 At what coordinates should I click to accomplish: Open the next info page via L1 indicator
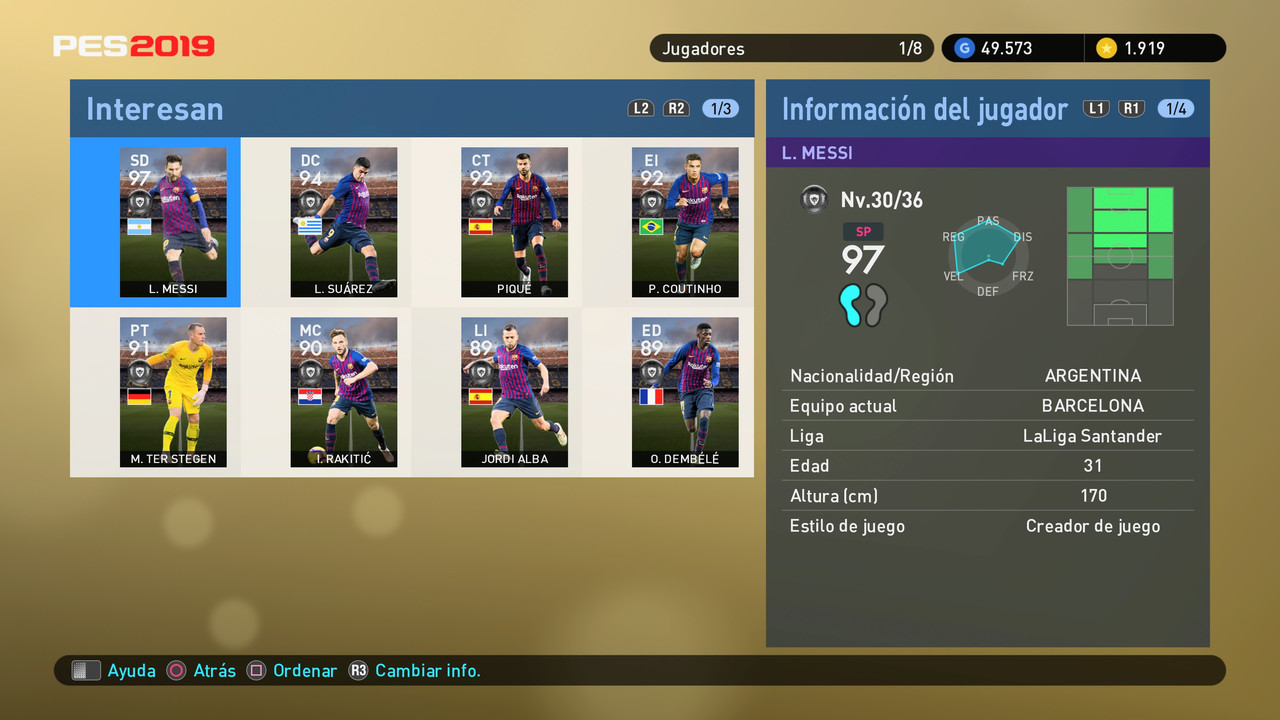tap(1095, 108)
